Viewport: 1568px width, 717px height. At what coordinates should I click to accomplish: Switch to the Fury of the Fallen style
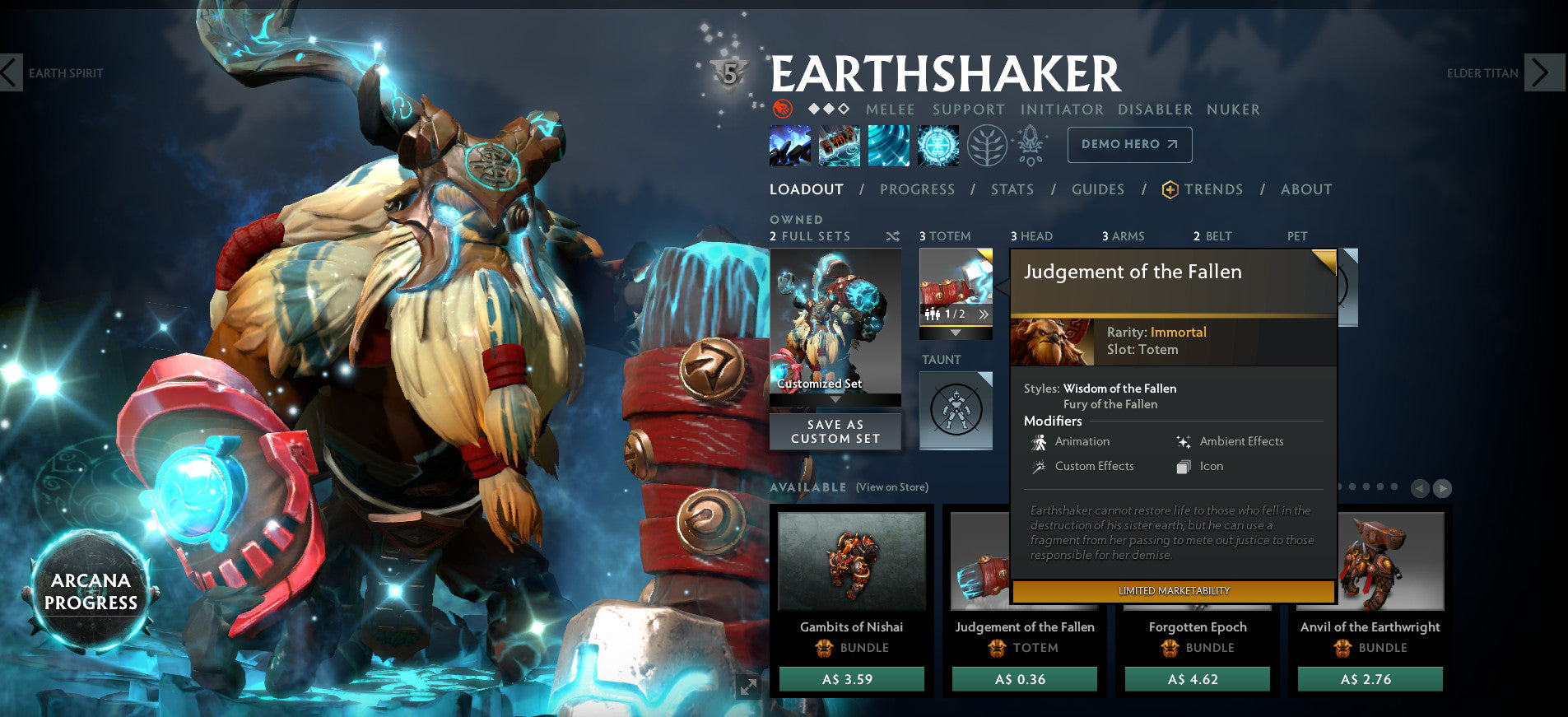click(1110, 404)
